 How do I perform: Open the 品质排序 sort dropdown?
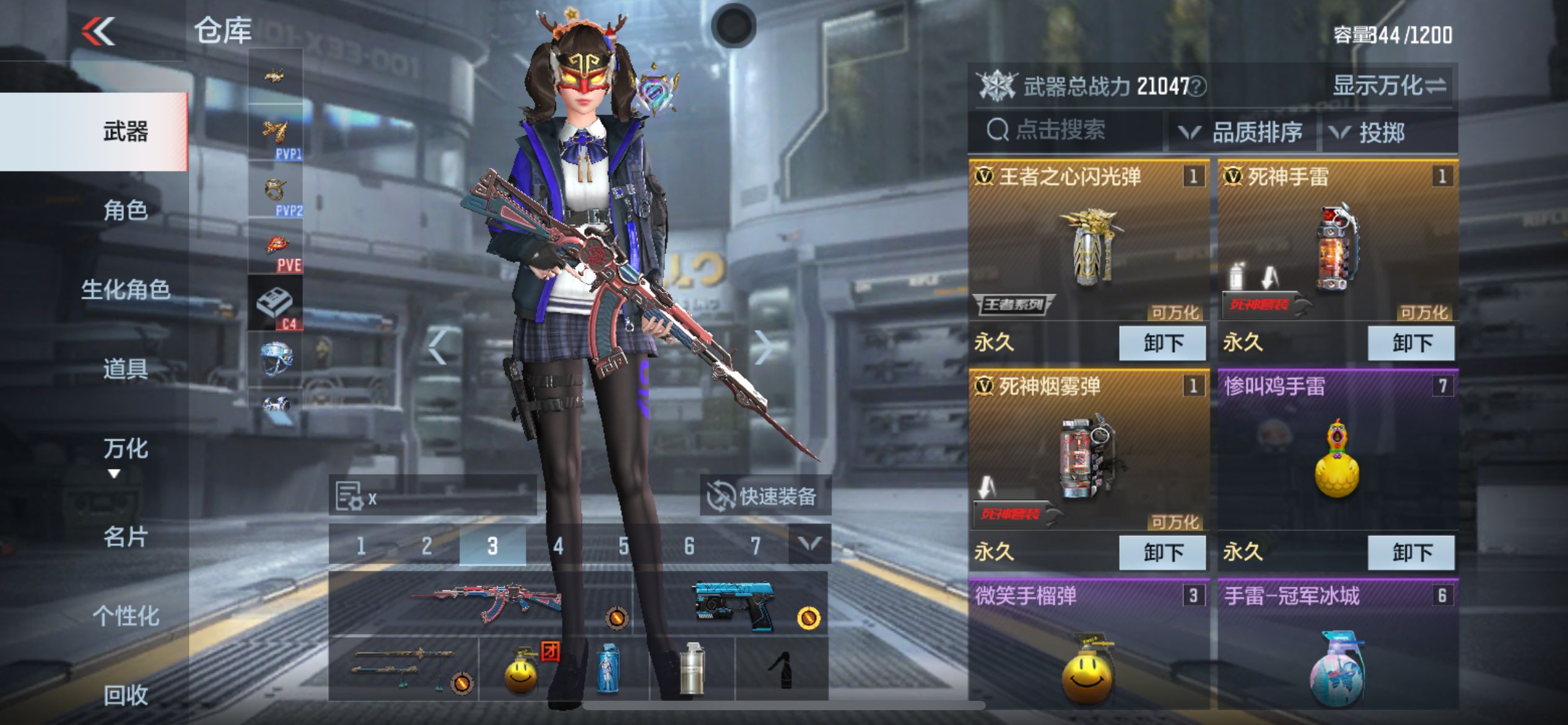[1244, 132]
